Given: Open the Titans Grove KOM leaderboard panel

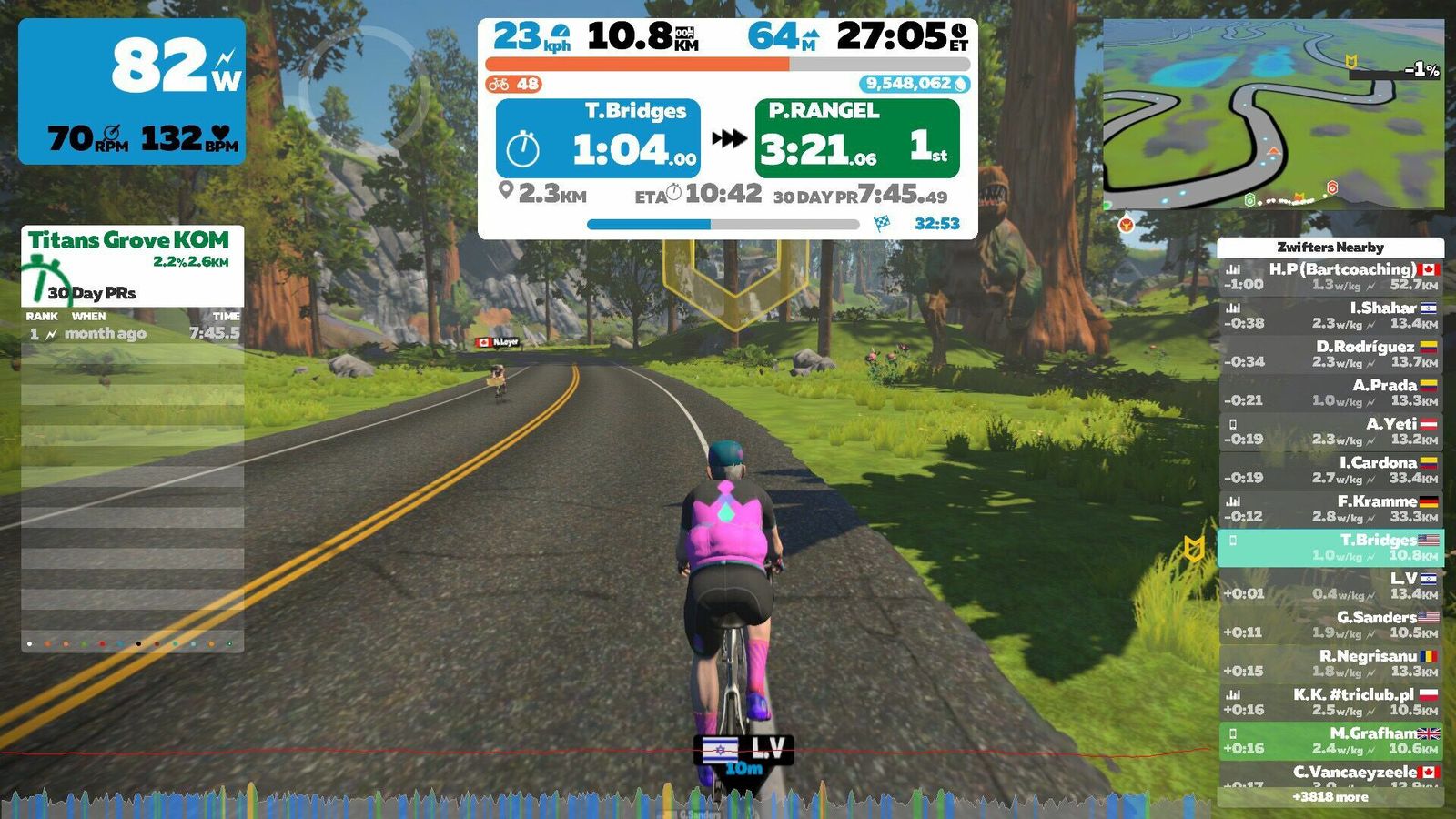Looking at the screenshot, I should click(x=132, y=264).
